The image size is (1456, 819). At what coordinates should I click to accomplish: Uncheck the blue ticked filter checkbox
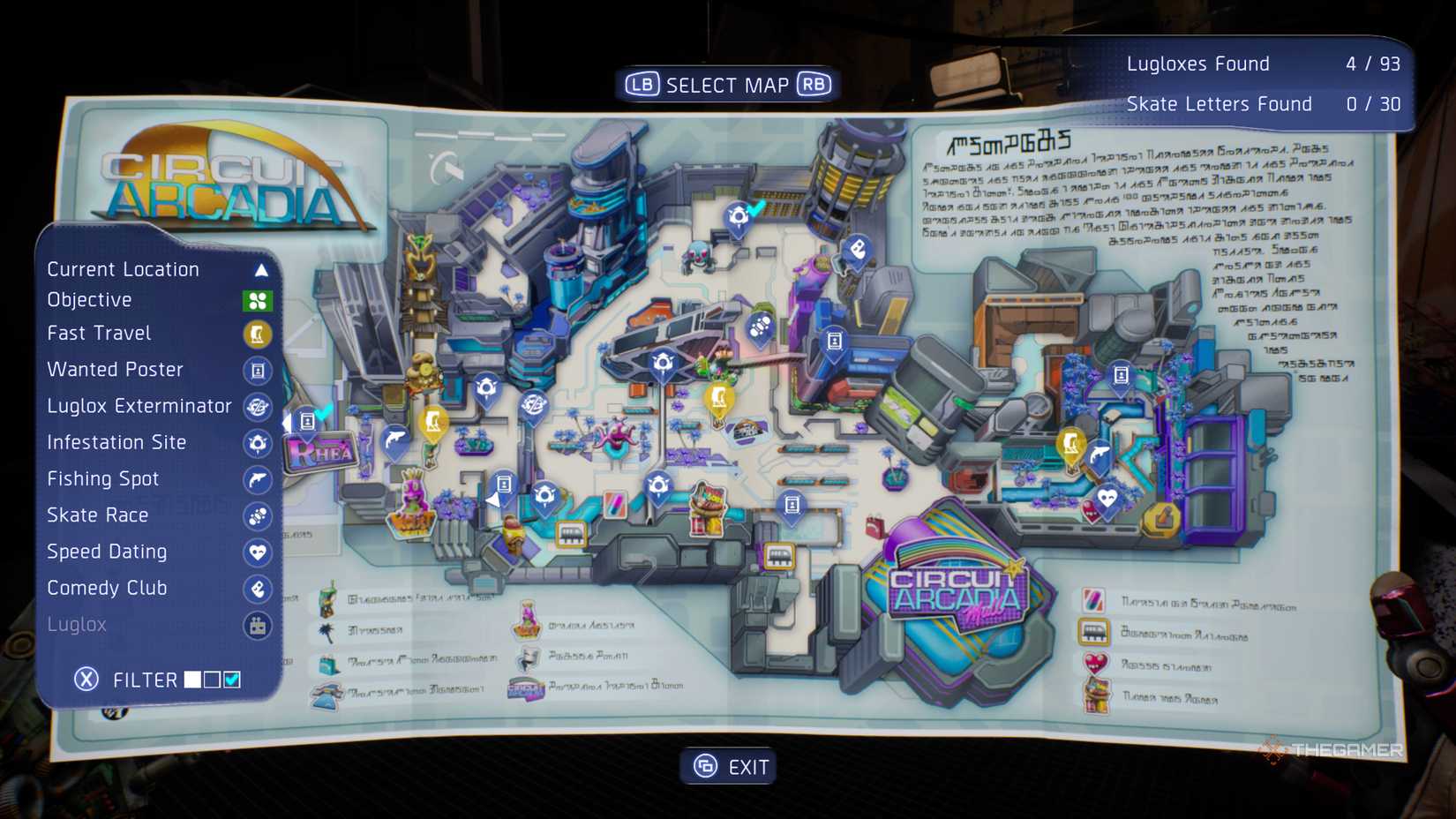[x=232, y=679]
